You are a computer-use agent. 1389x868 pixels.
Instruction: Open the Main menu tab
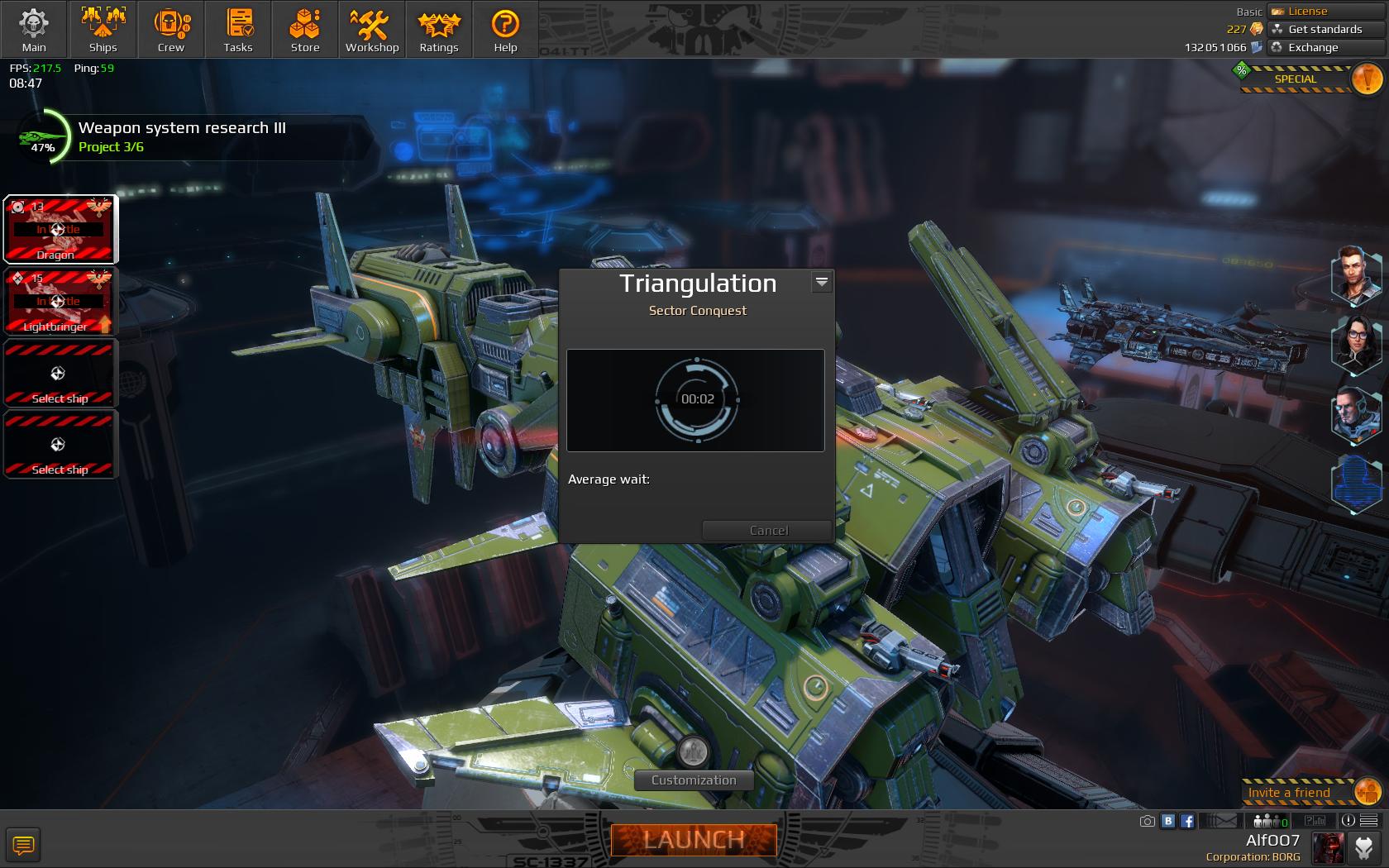point(34,30)
